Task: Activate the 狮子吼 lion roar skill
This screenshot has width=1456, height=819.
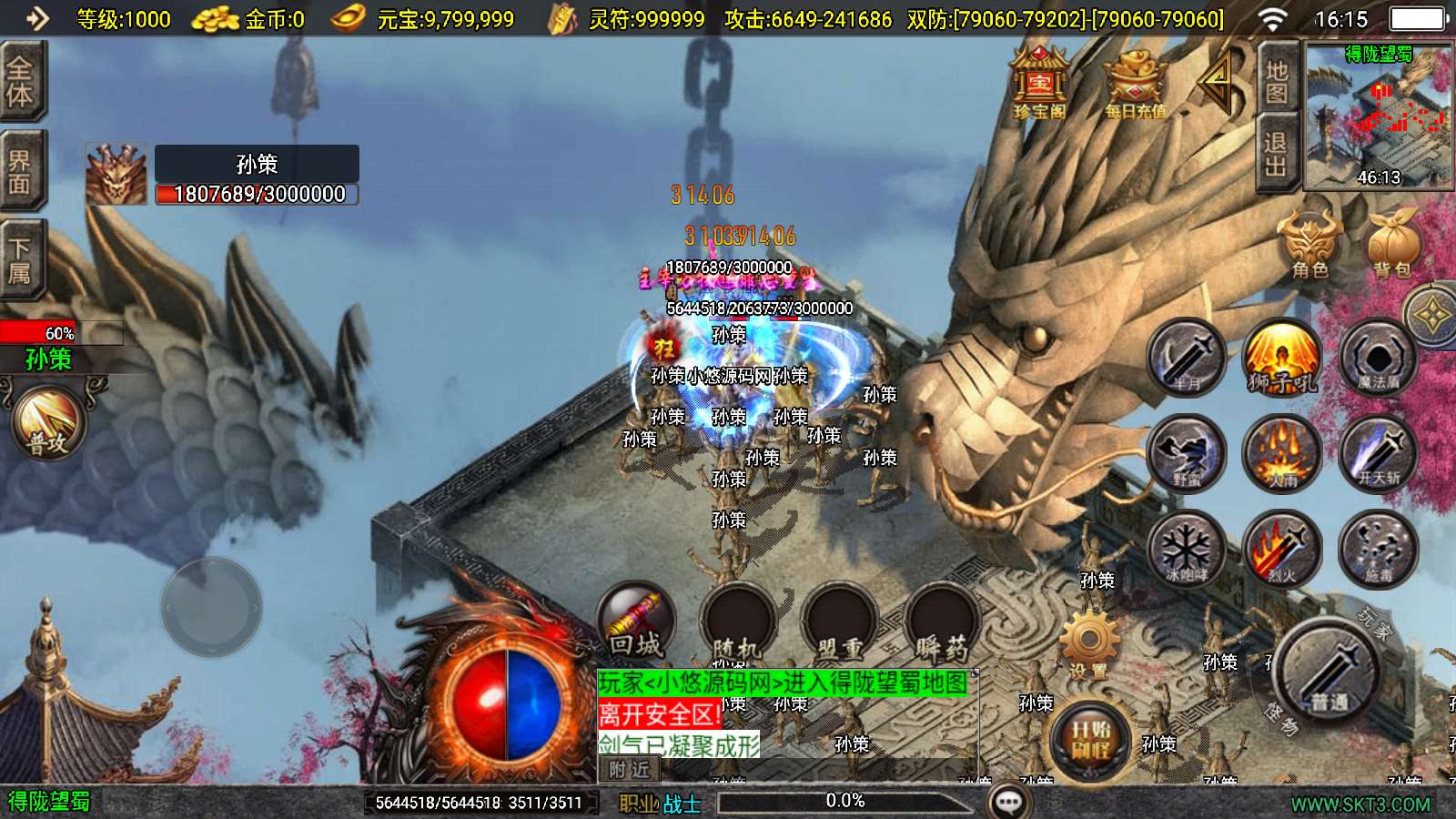Action: point(1281,358)
